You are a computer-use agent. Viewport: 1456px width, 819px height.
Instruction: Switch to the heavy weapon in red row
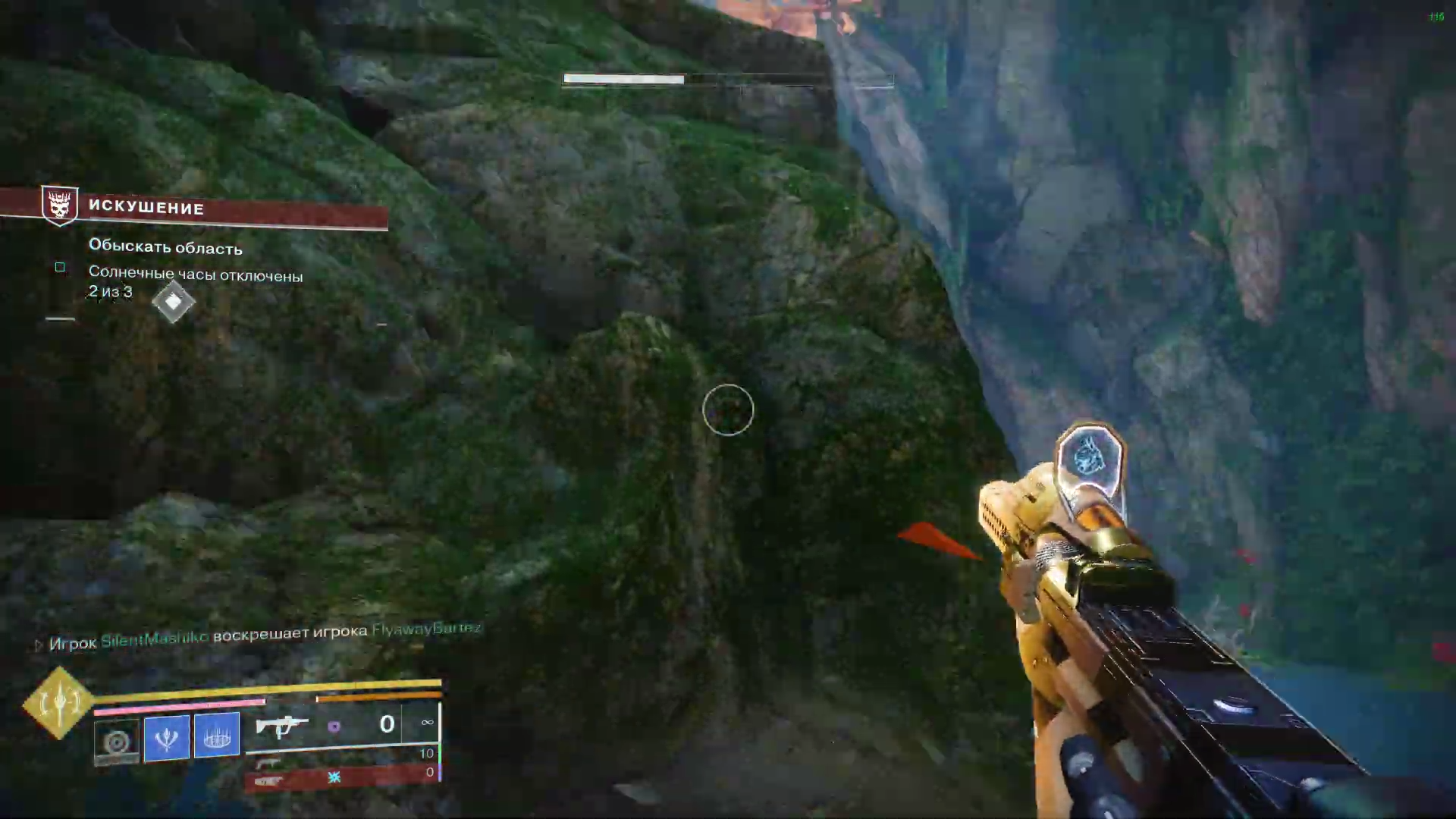pos(269,781)
